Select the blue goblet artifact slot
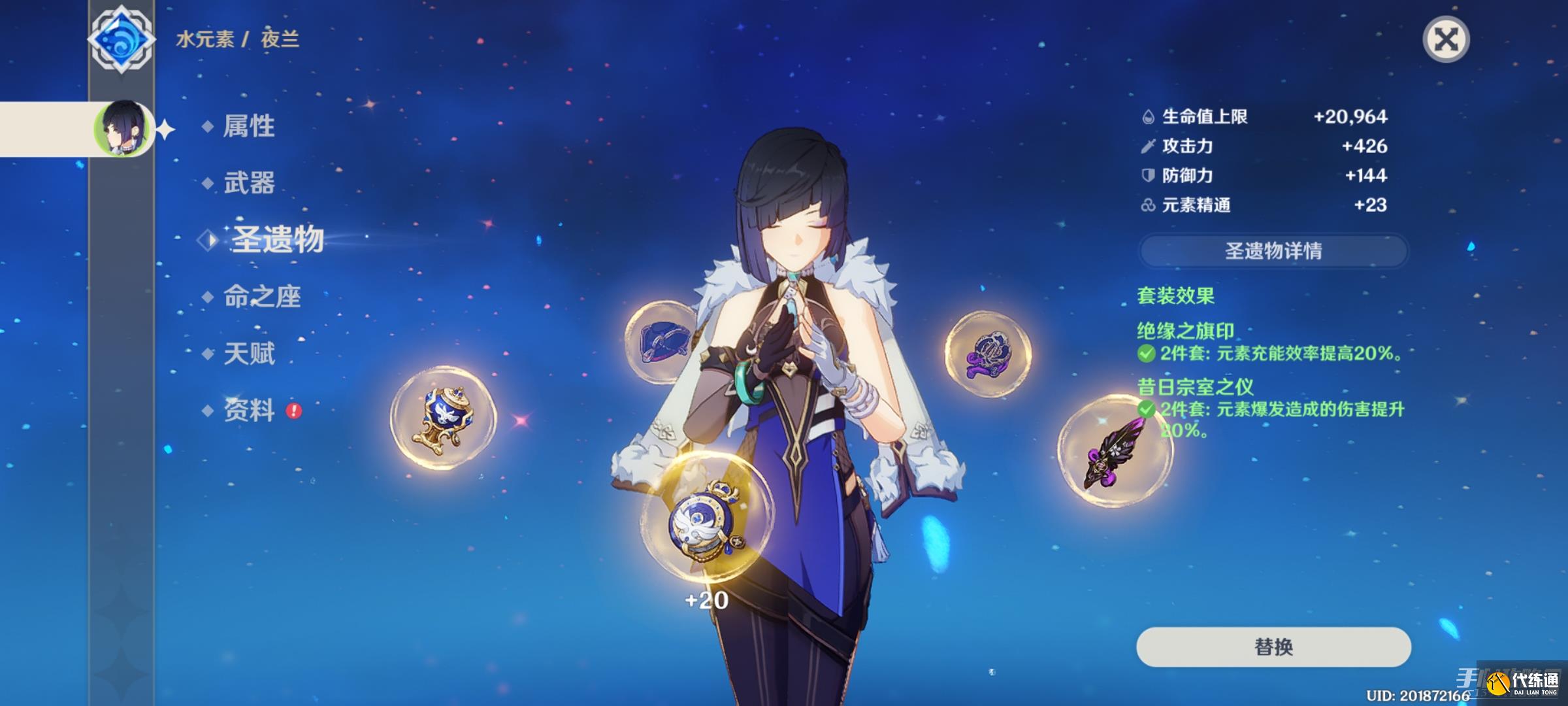 coord(443,418)
